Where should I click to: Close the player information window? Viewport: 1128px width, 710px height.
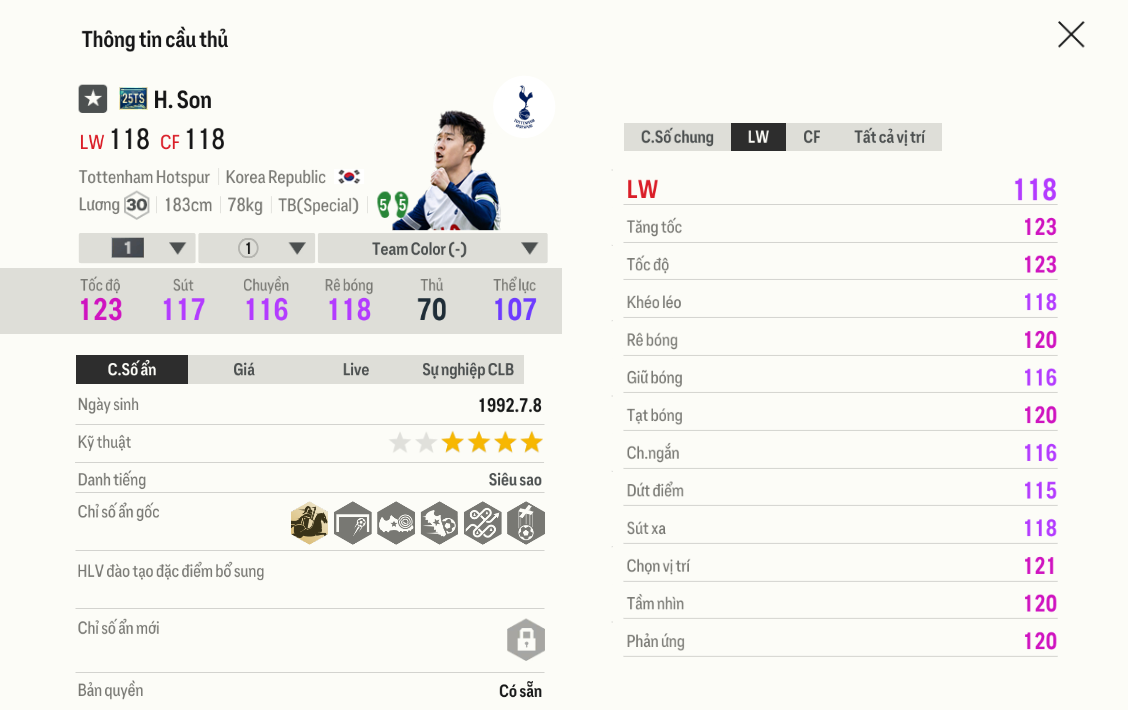pos(1071,35)
